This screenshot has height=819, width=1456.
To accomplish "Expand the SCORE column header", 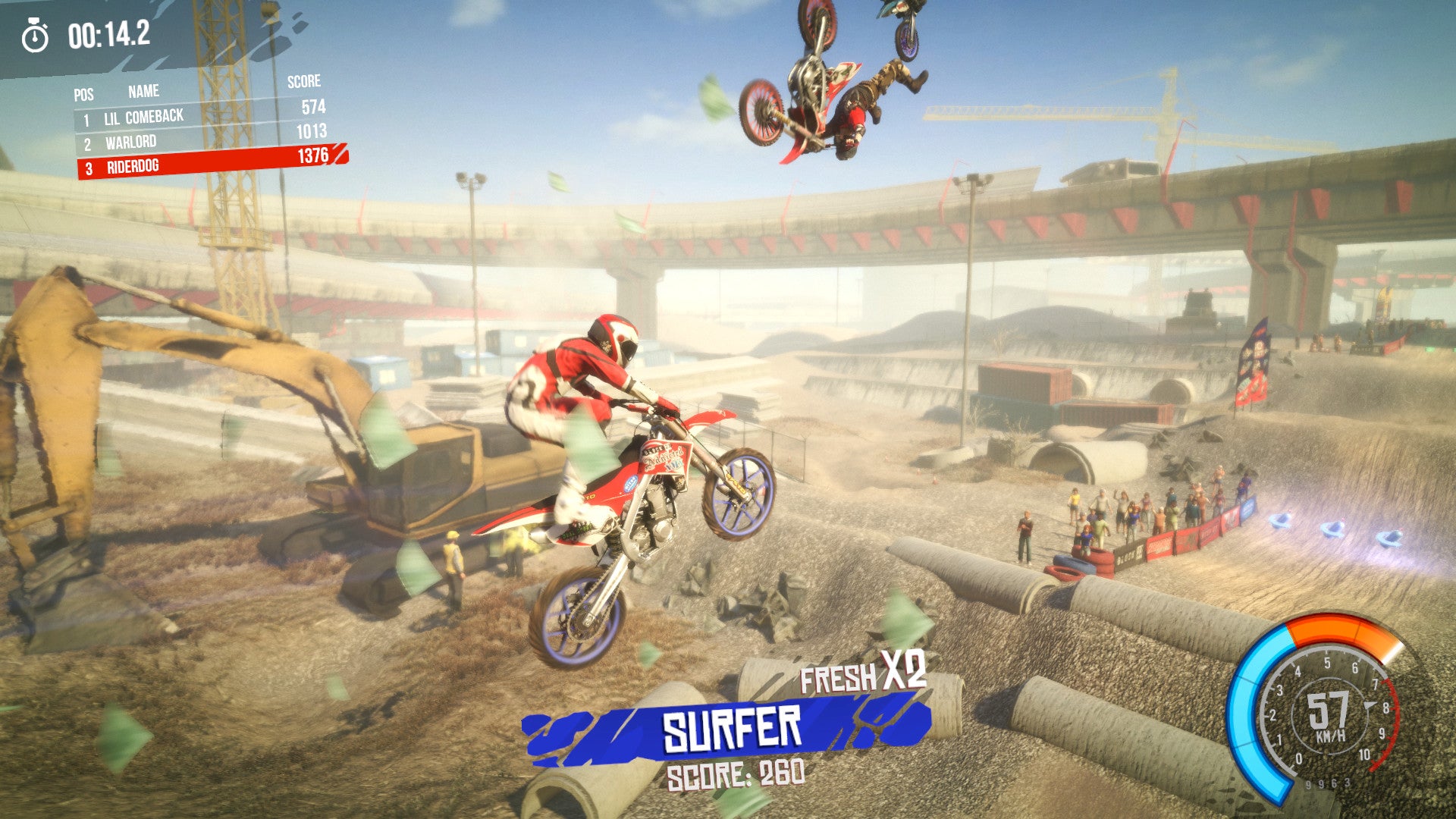I will click(x=303, y=85).
